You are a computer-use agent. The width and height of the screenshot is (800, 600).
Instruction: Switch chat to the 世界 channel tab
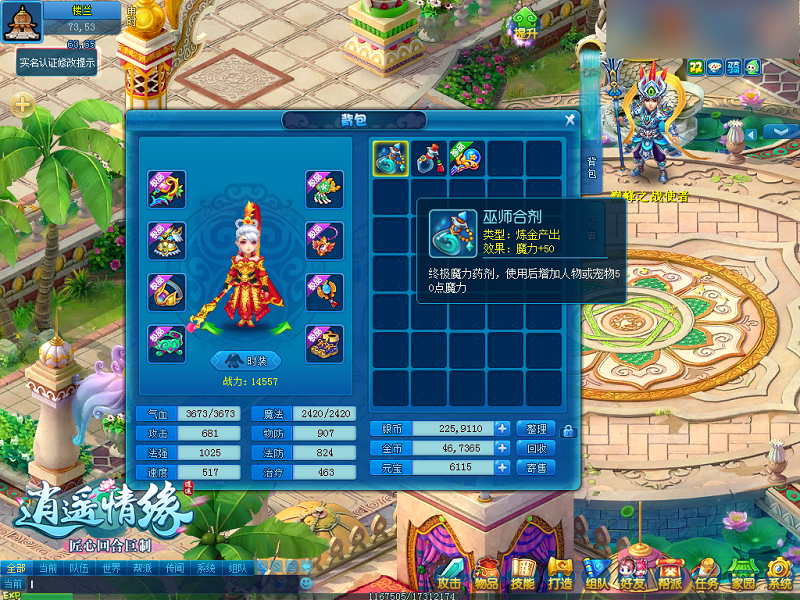point(111,567)
